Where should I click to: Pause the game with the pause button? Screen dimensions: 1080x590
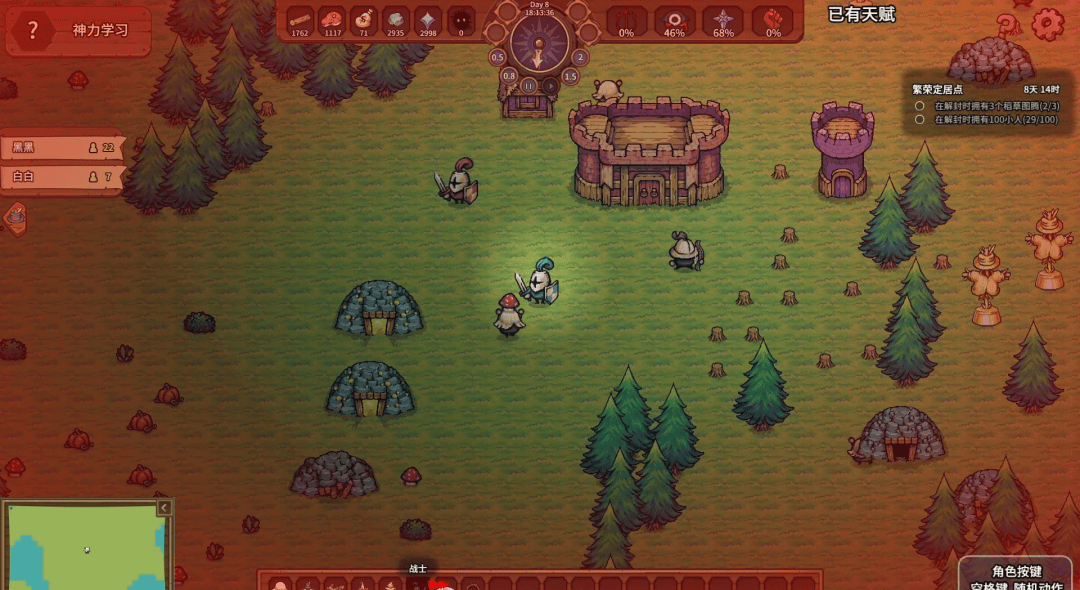(530, 86)
